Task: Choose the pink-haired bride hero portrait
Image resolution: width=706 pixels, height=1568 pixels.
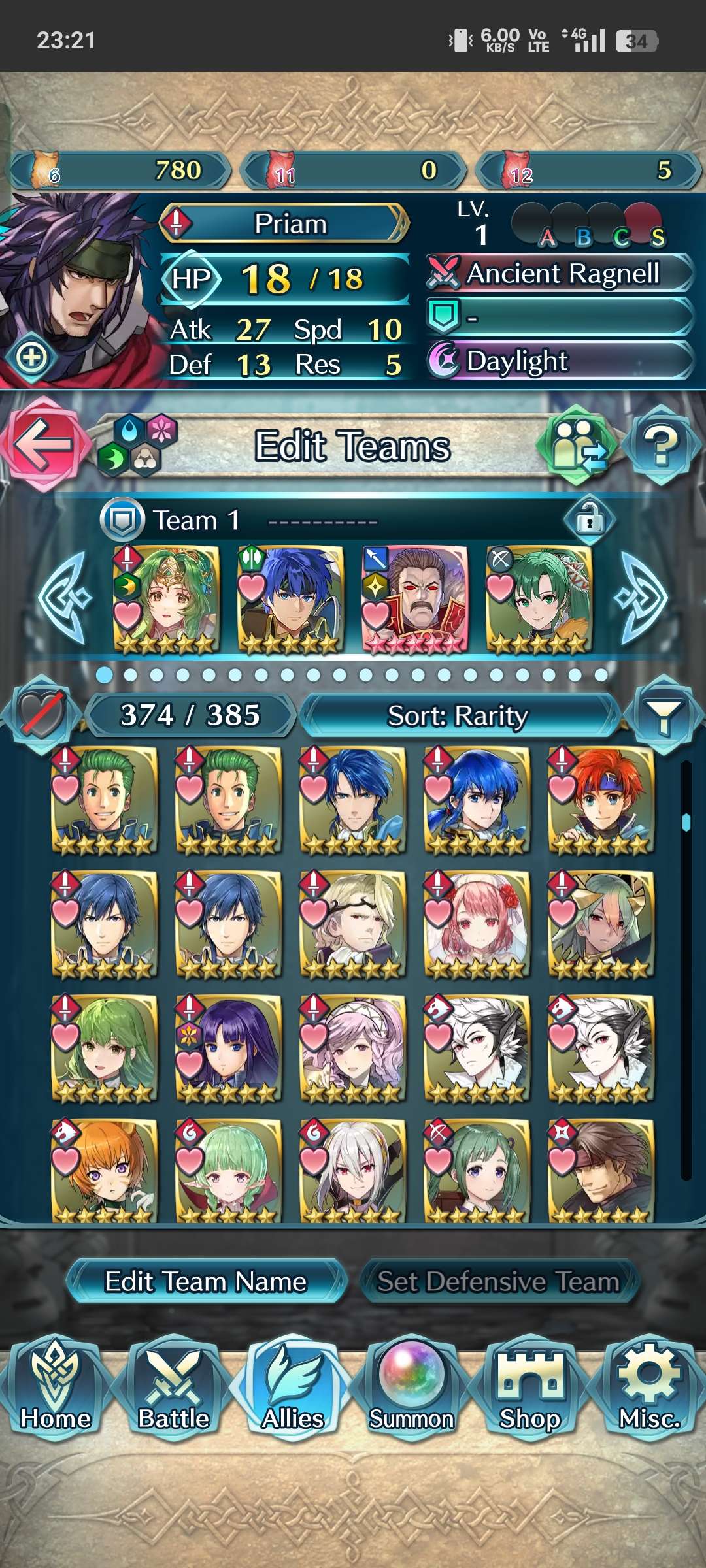Action: (477, 923)
